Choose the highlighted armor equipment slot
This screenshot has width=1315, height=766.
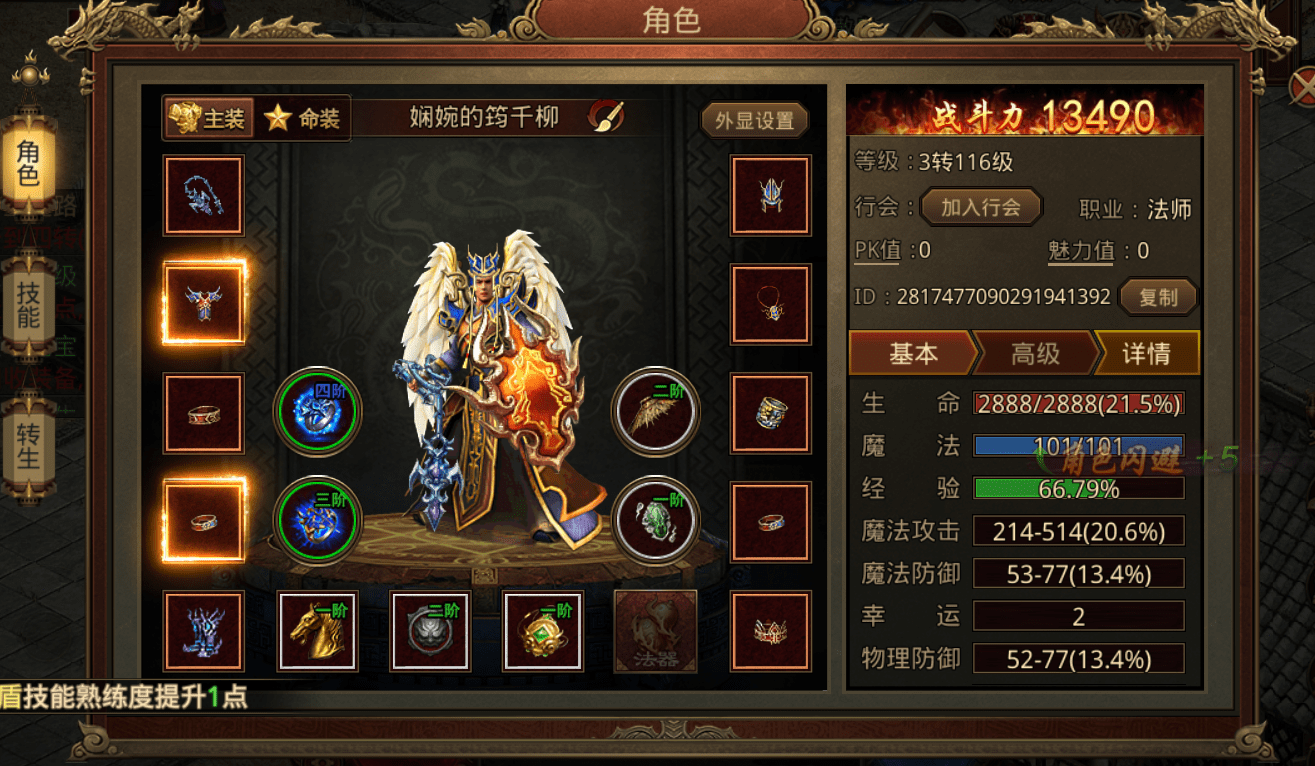click(204, 302)
